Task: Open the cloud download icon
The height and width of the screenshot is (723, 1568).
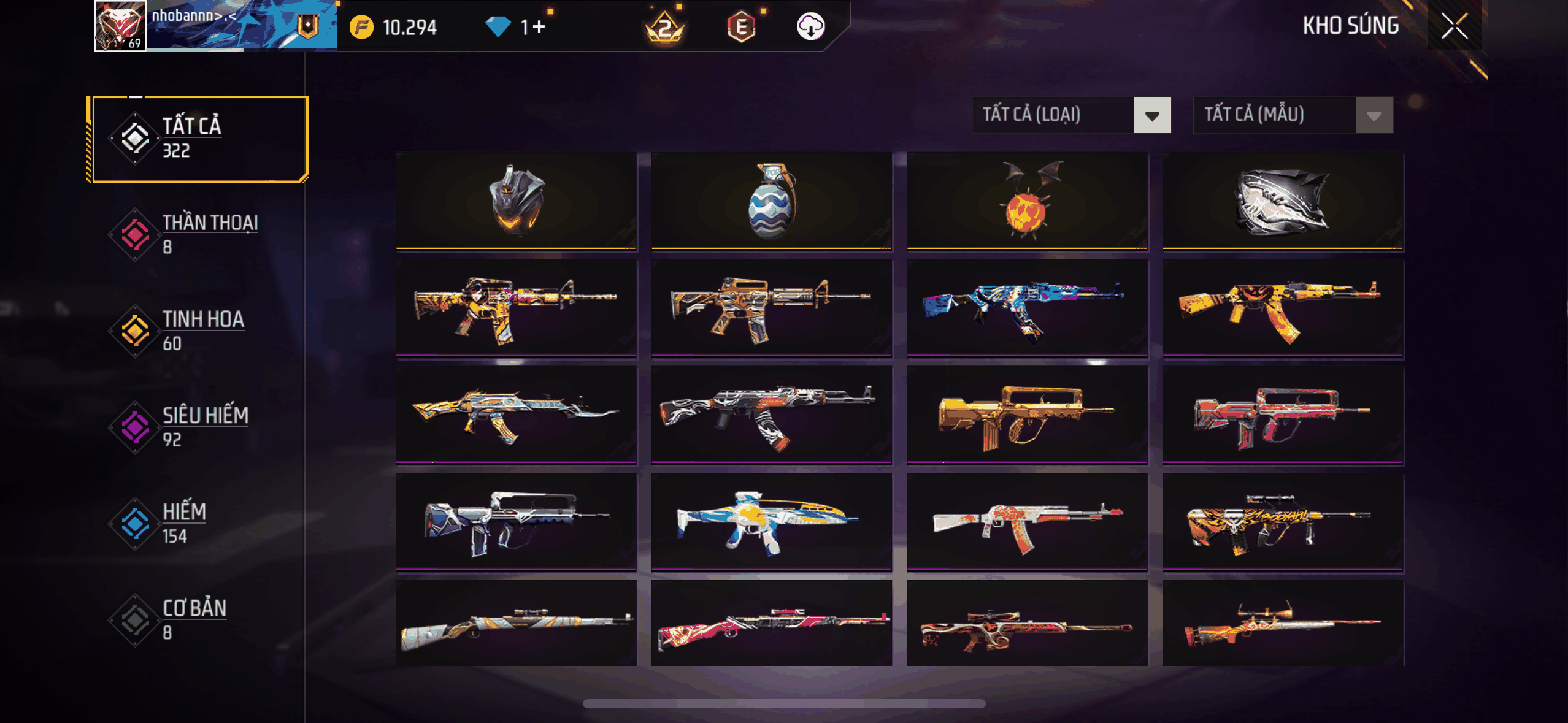Action: pyautogui.click(x=810, y=27)
